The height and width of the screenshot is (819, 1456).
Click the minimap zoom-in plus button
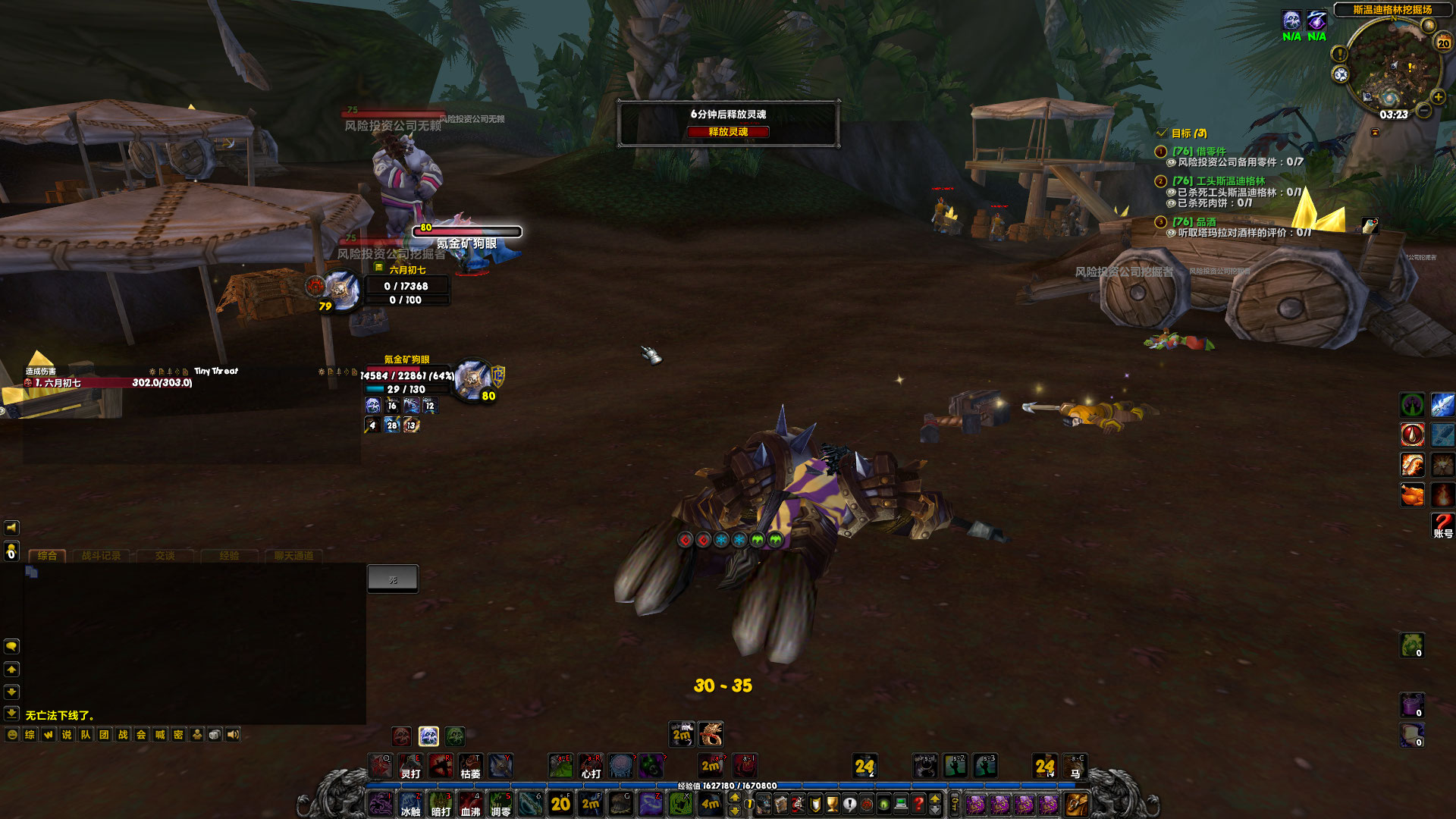pyautogui.click(x=1438, y=96)
